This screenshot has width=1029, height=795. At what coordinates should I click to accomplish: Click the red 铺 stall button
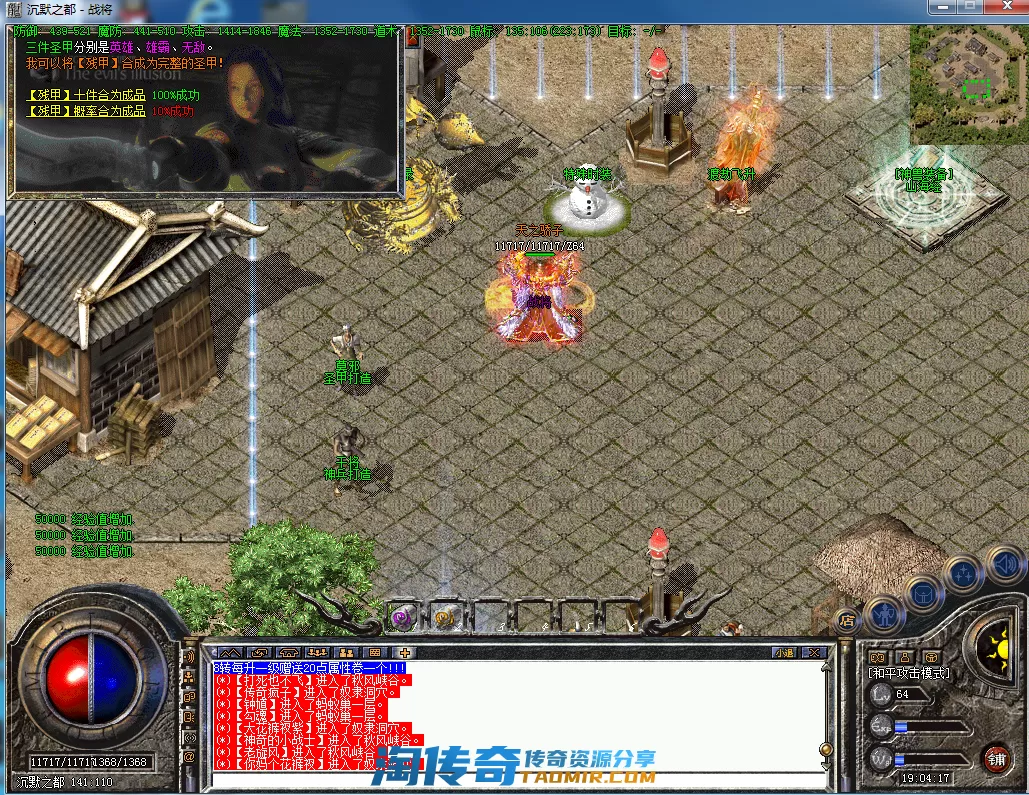point(996,757)
